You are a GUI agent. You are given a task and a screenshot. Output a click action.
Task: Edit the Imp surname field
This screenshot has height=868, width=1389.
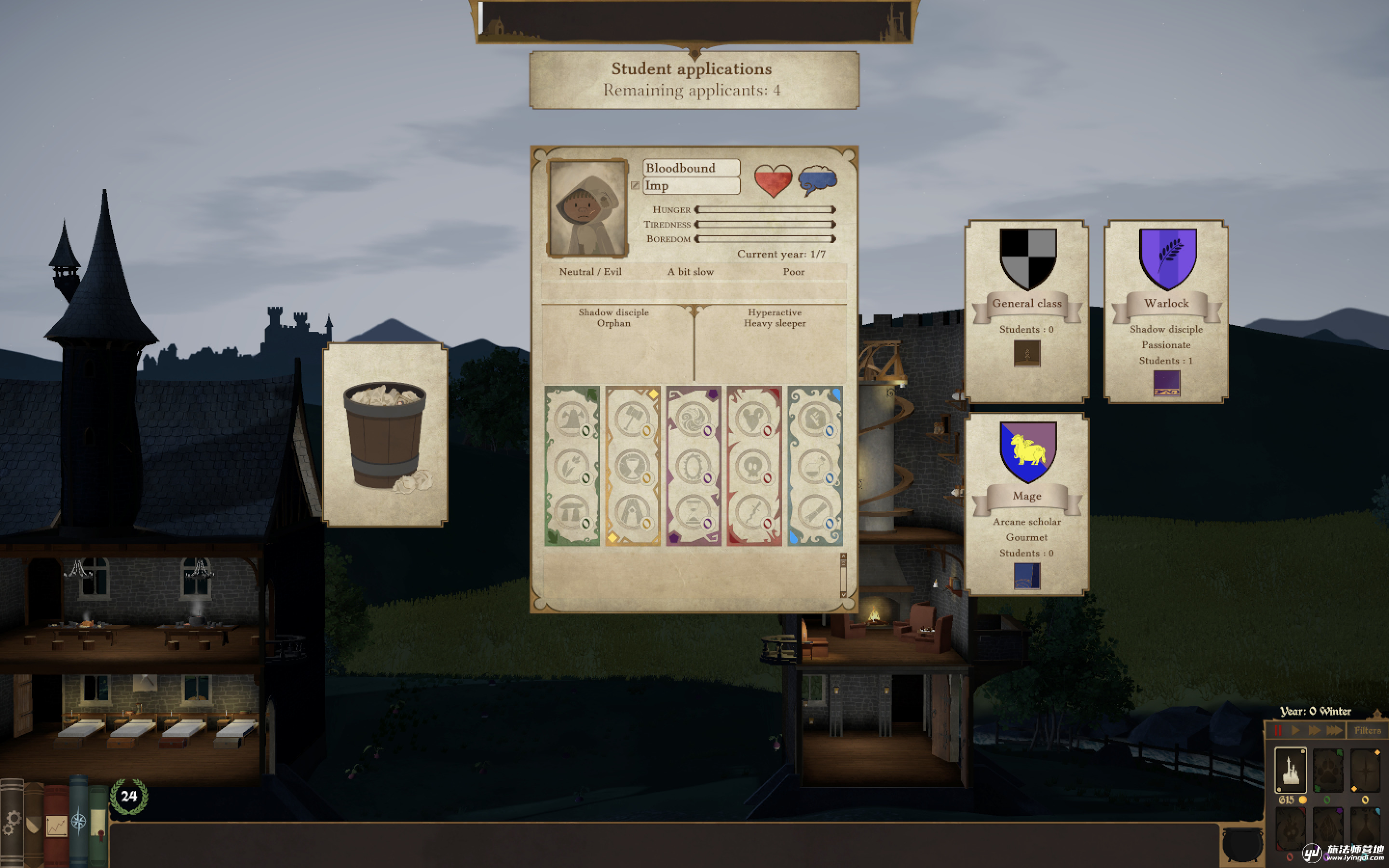pyautogui.click(x=691, y=186)
